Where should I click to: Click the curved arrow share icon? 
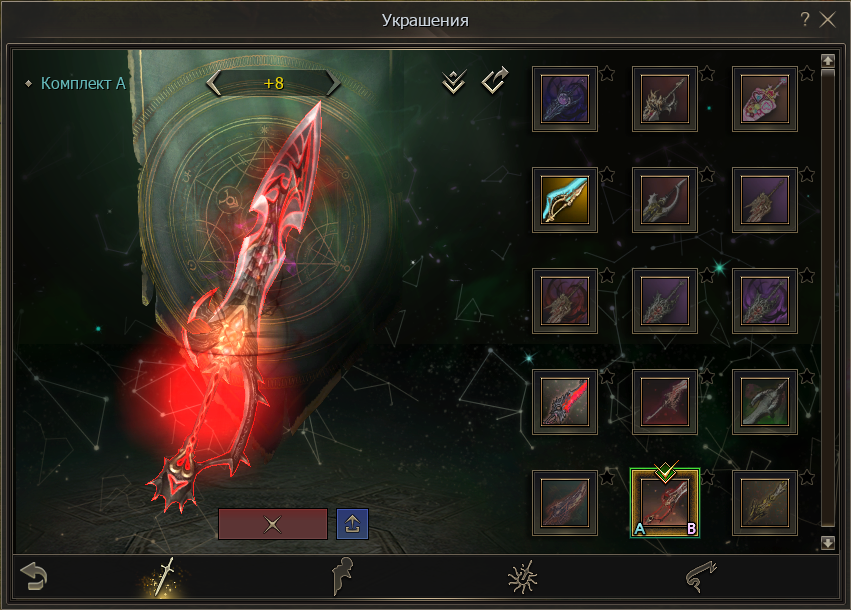tap(496, 81)
